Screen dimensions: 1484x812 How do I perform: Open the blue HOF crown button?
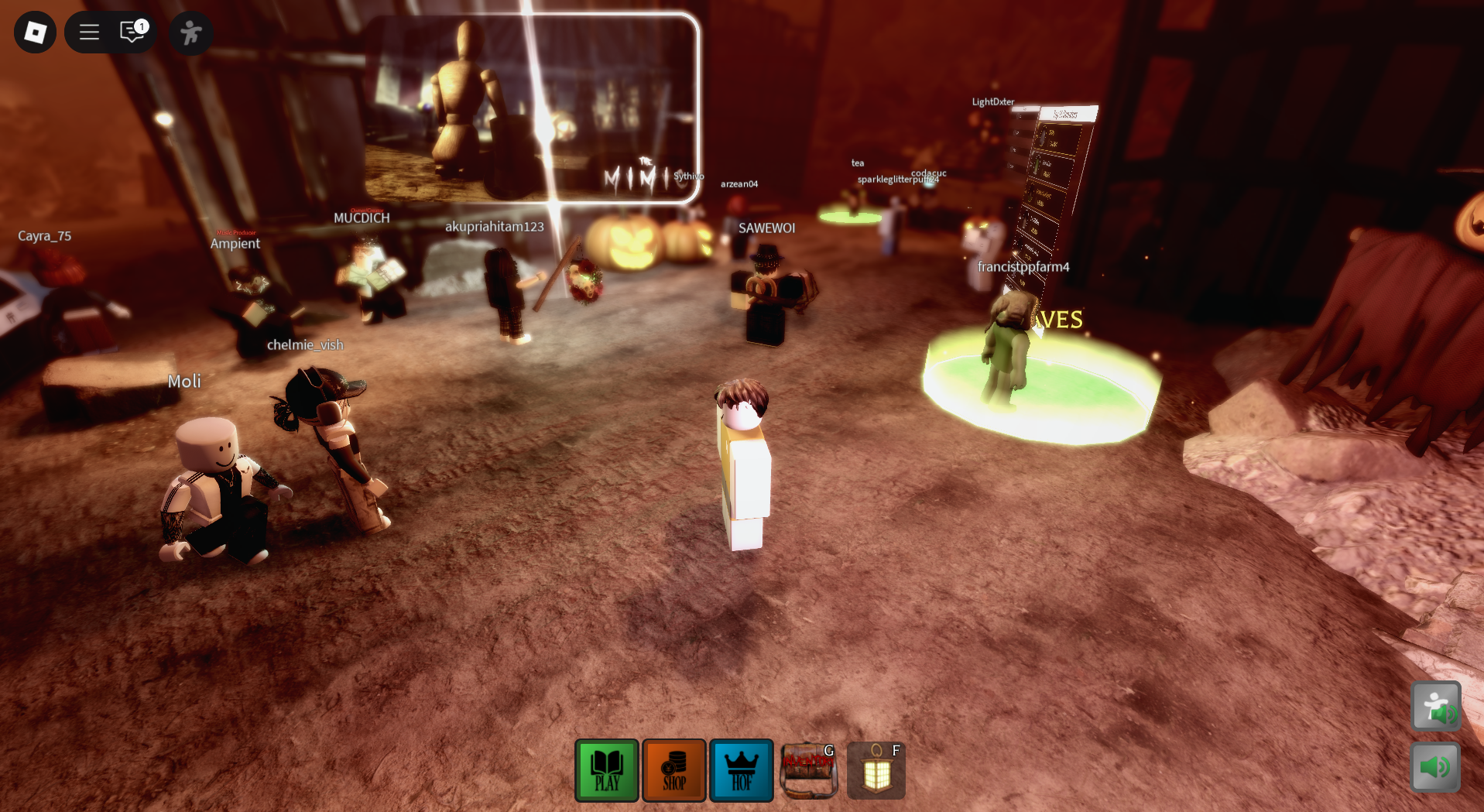click(x=742, y=770)
